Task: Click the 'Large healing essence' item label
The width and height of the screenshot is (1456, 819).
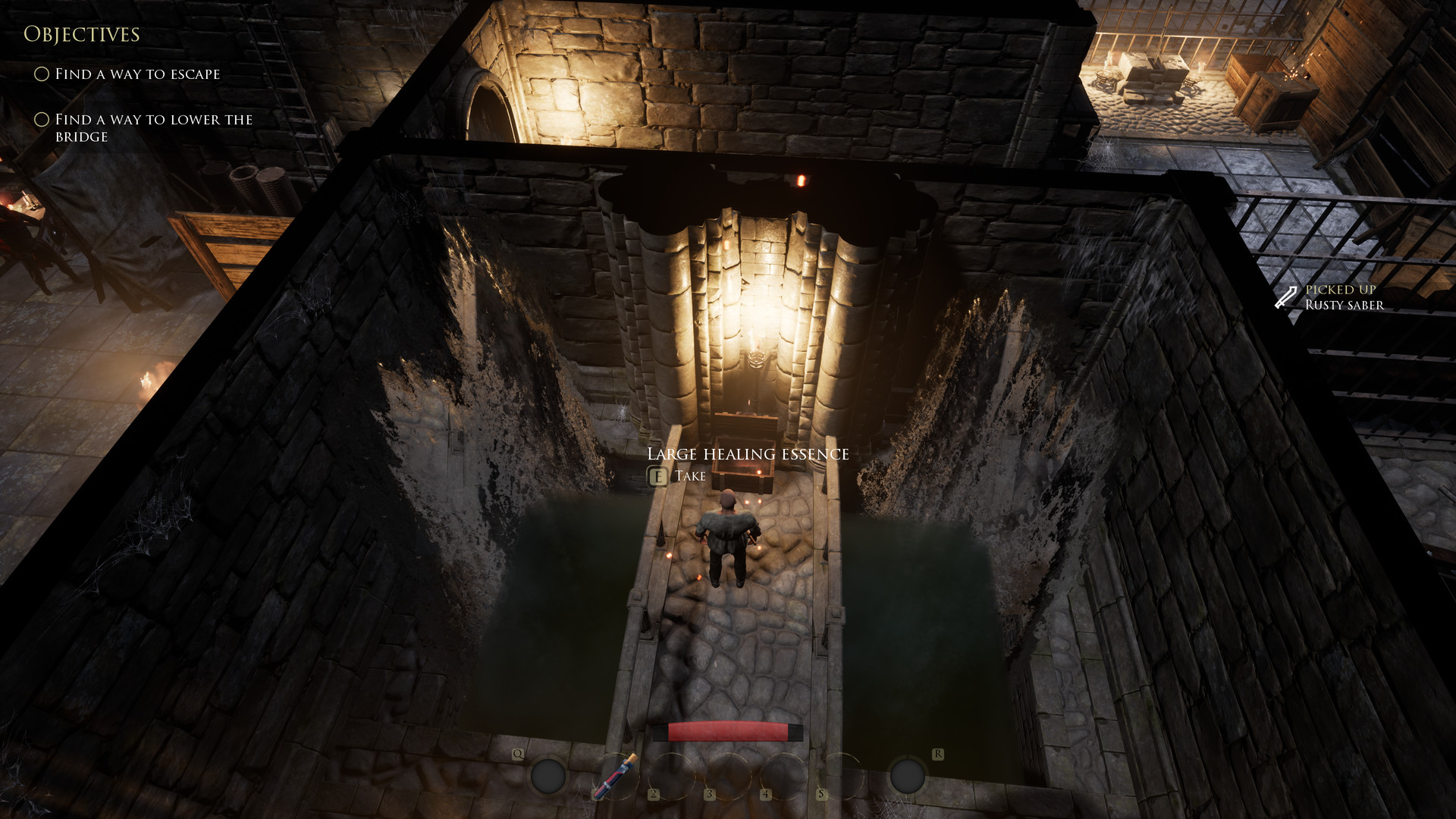Action: click(748, 453)
